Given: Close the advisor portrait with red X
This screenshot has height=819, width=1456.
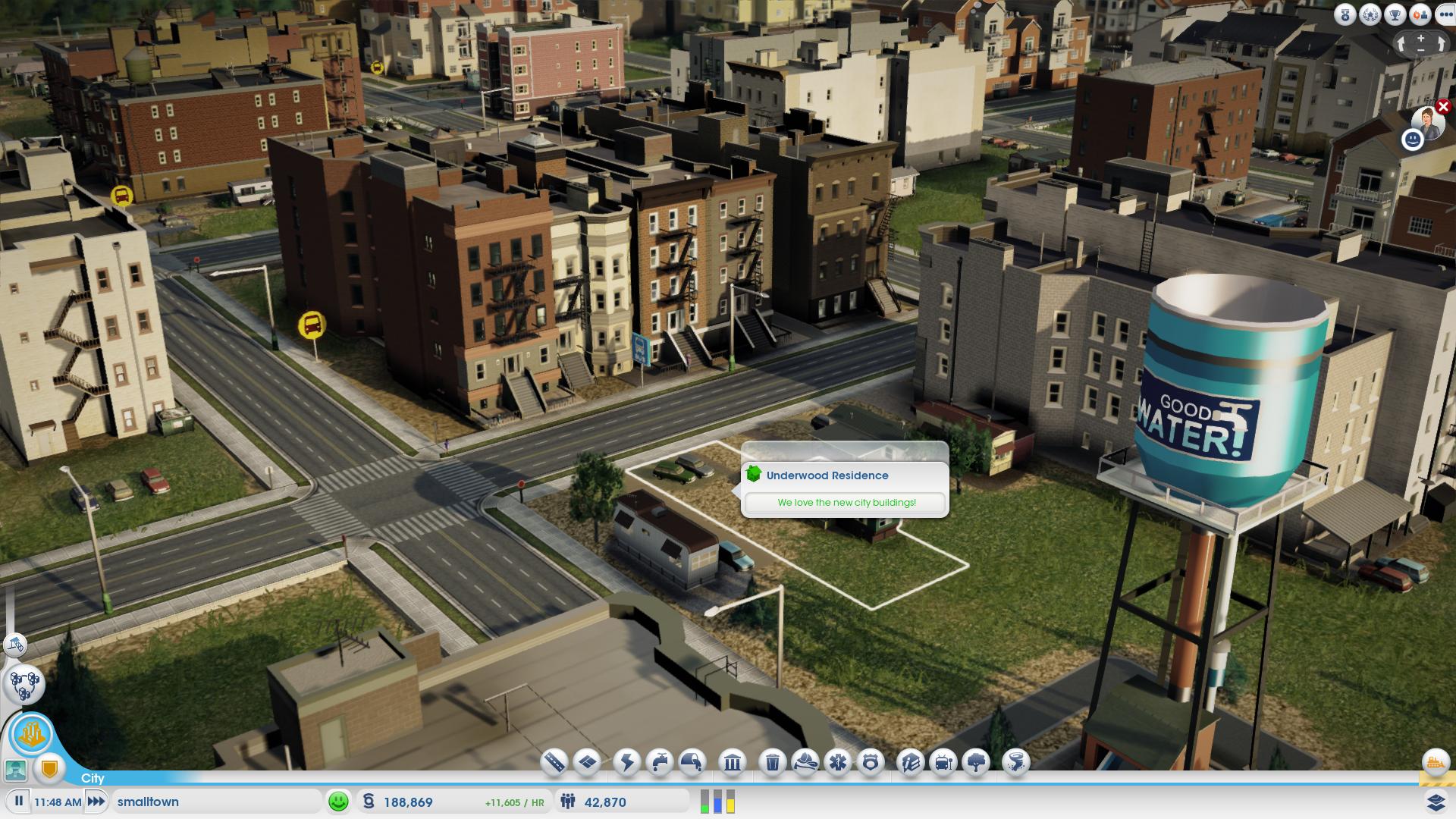Looking at the screenshot, I should pyautogui.click(x=1443, y=107).
